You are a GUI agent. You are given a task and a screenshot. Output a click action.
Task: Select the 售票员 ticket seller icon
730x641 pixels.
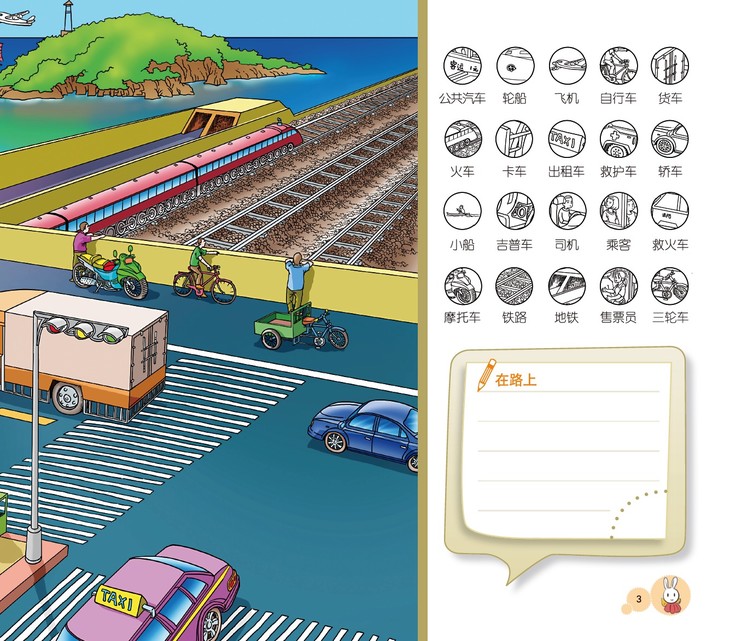coord(618,285)
